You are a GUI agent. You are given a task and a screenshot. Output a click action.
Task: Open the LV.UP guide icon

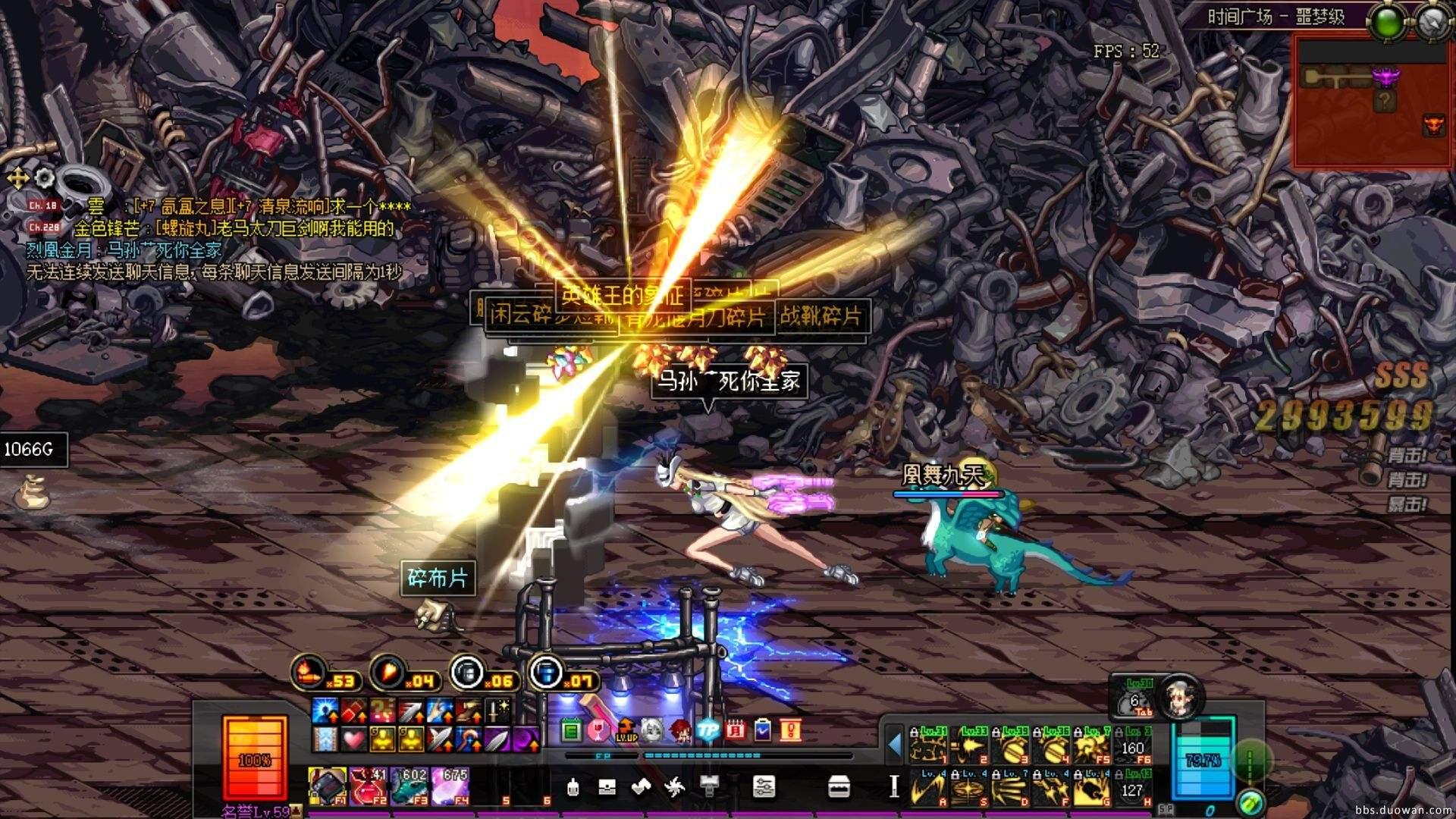coord(626,730)
